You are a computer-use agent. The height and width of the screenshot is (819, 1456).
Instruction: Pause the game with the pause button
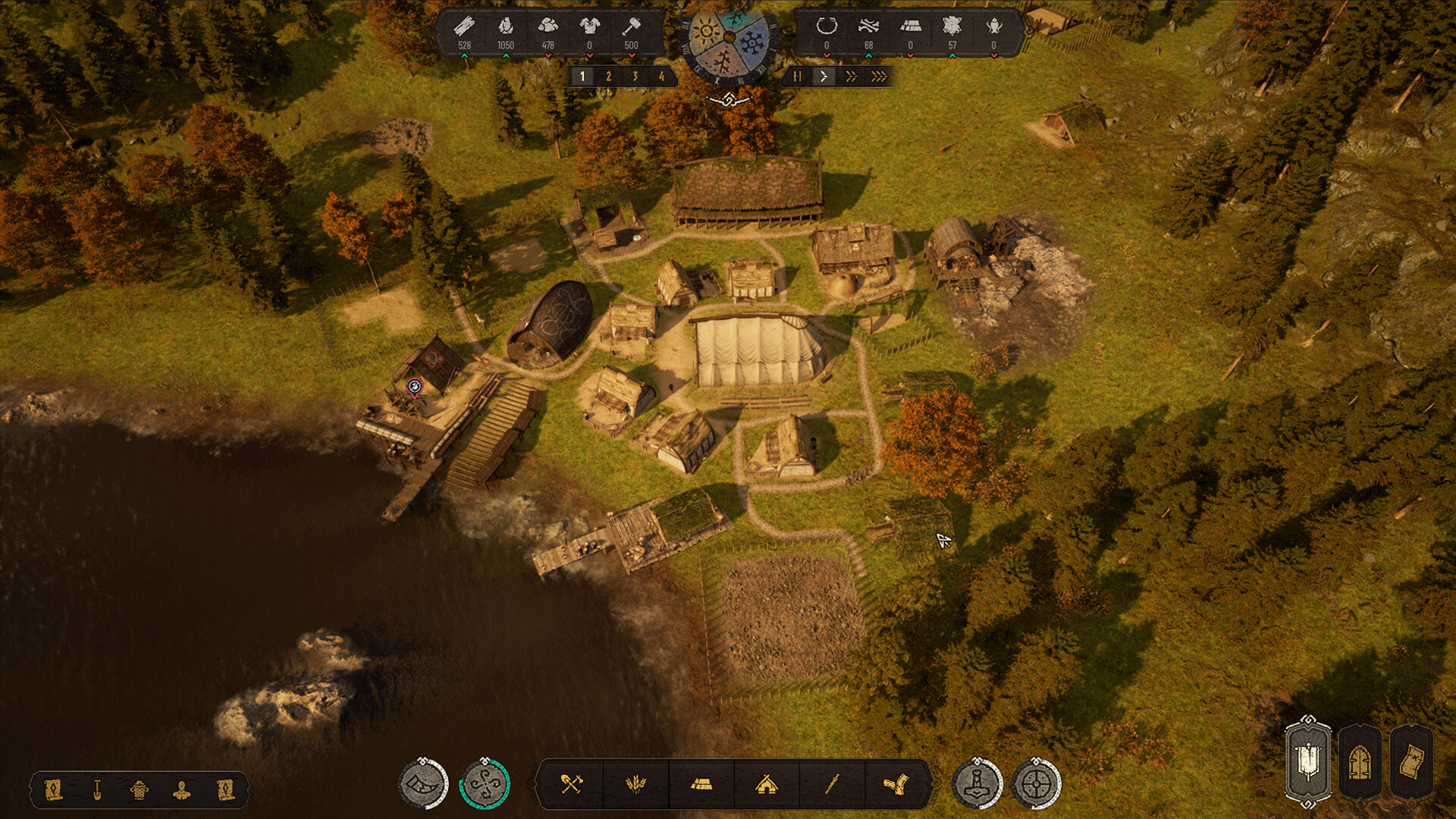coord(798,76)
